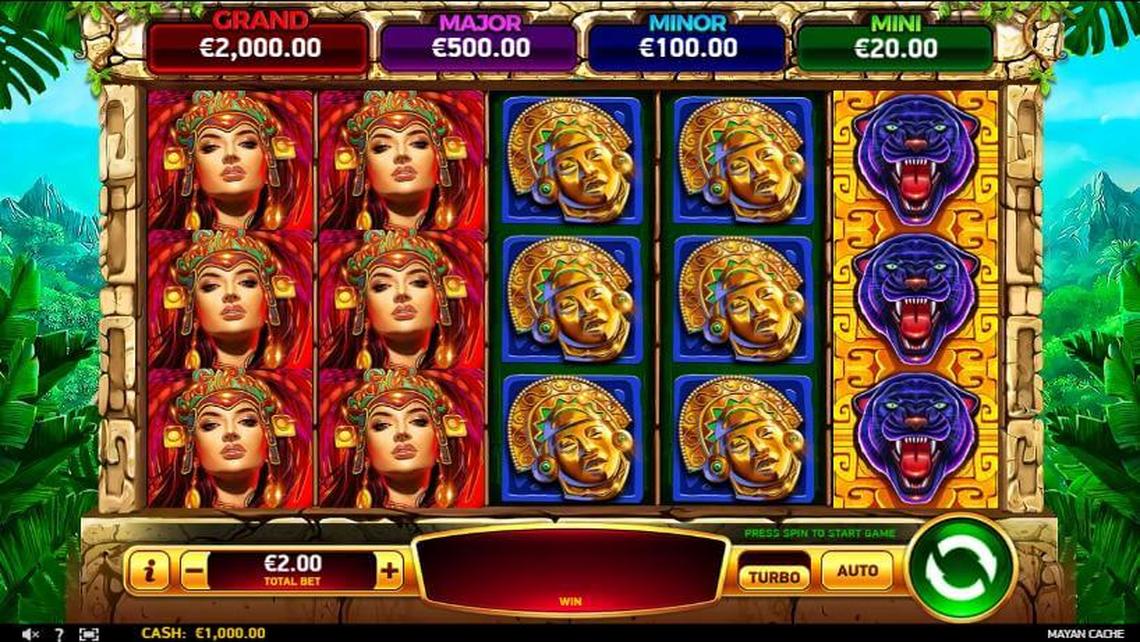
Task: Decrease total bet with the minus button
Action: point(195,571)
